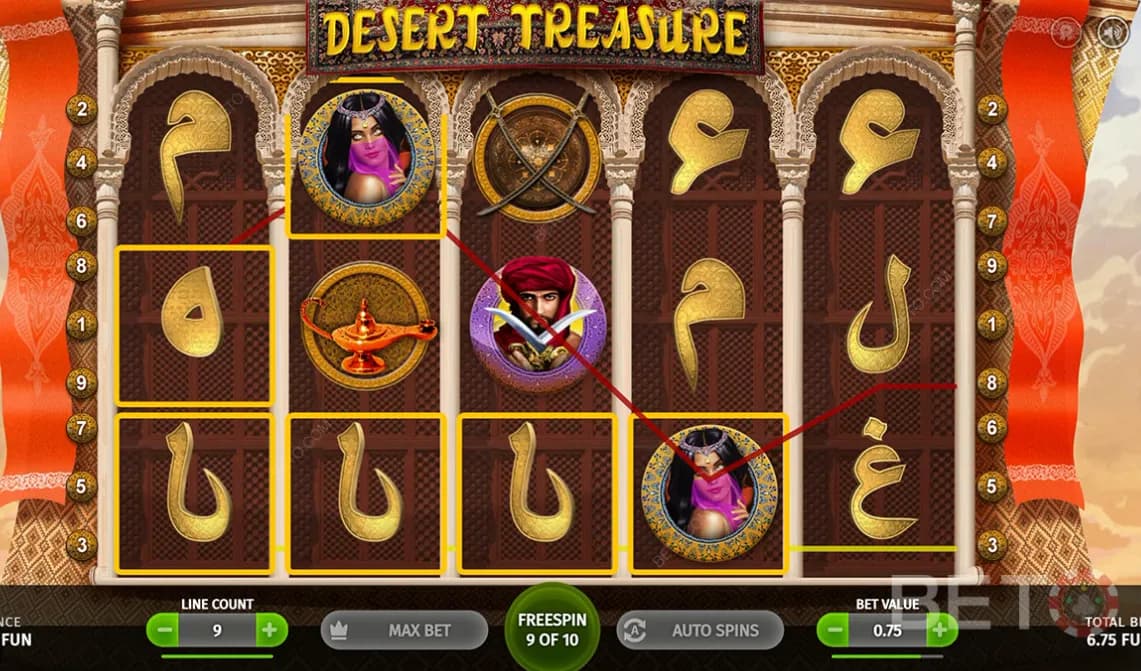Image resolution: width=1141 pixels, height=671 pixels.
Task: Toggle the sound speaker icon
Action: tap(1112, 33)
